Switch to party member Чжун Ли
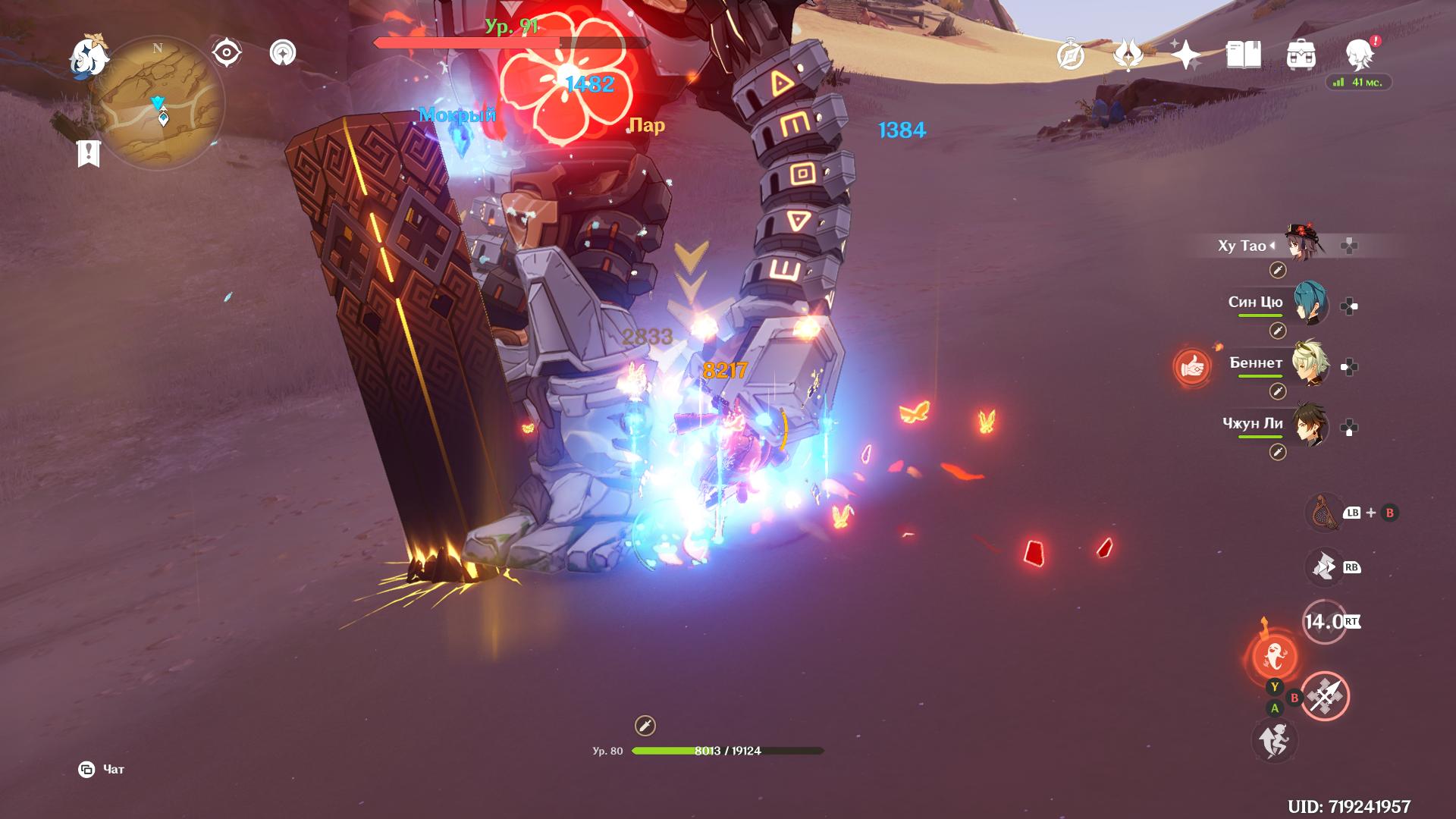Viewport: 1456px width, 819px height. click(1309, 425)
